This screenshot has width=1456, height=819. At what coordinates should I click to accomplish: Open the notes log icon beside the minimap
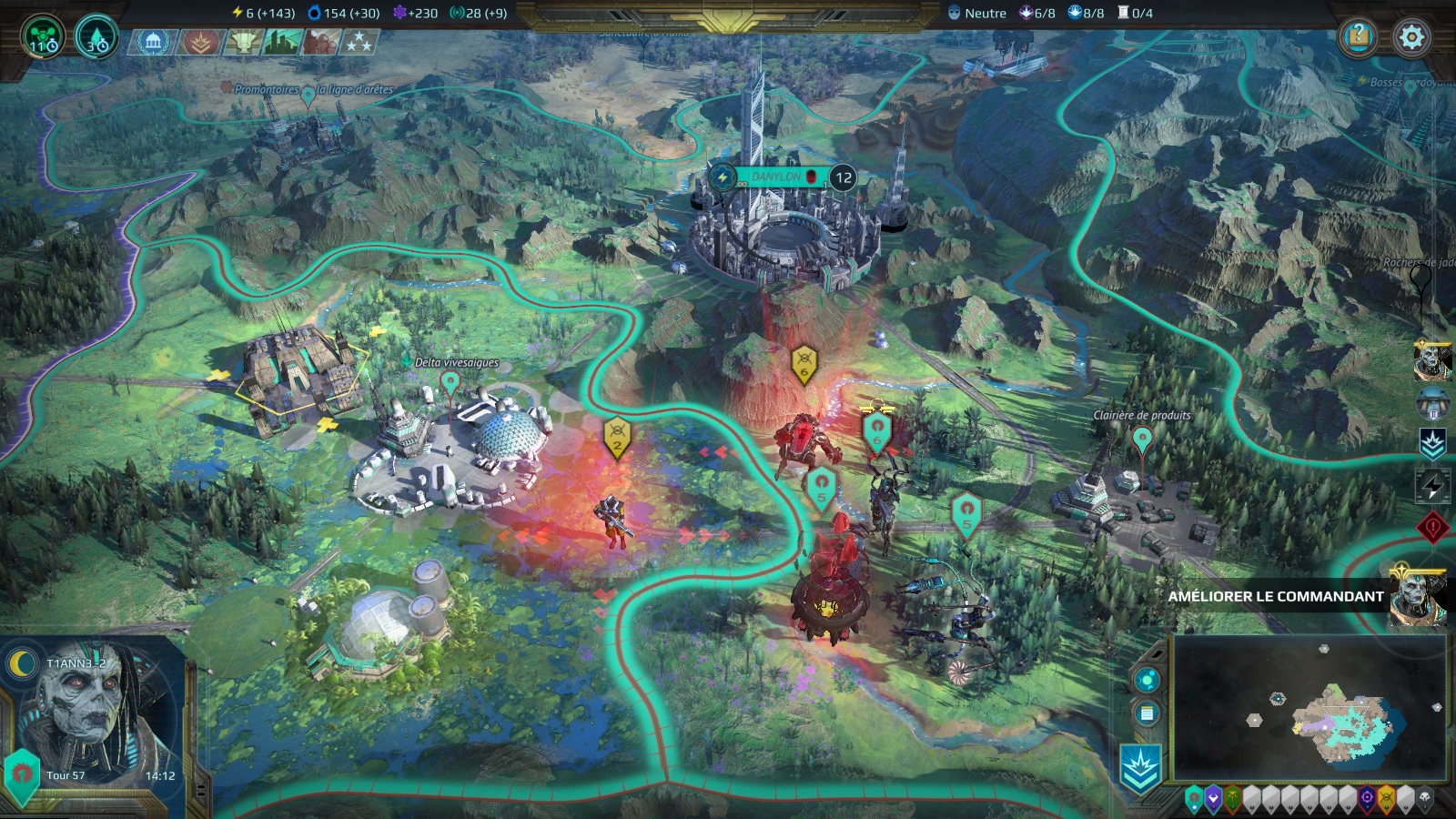[x=1147, y=713]
